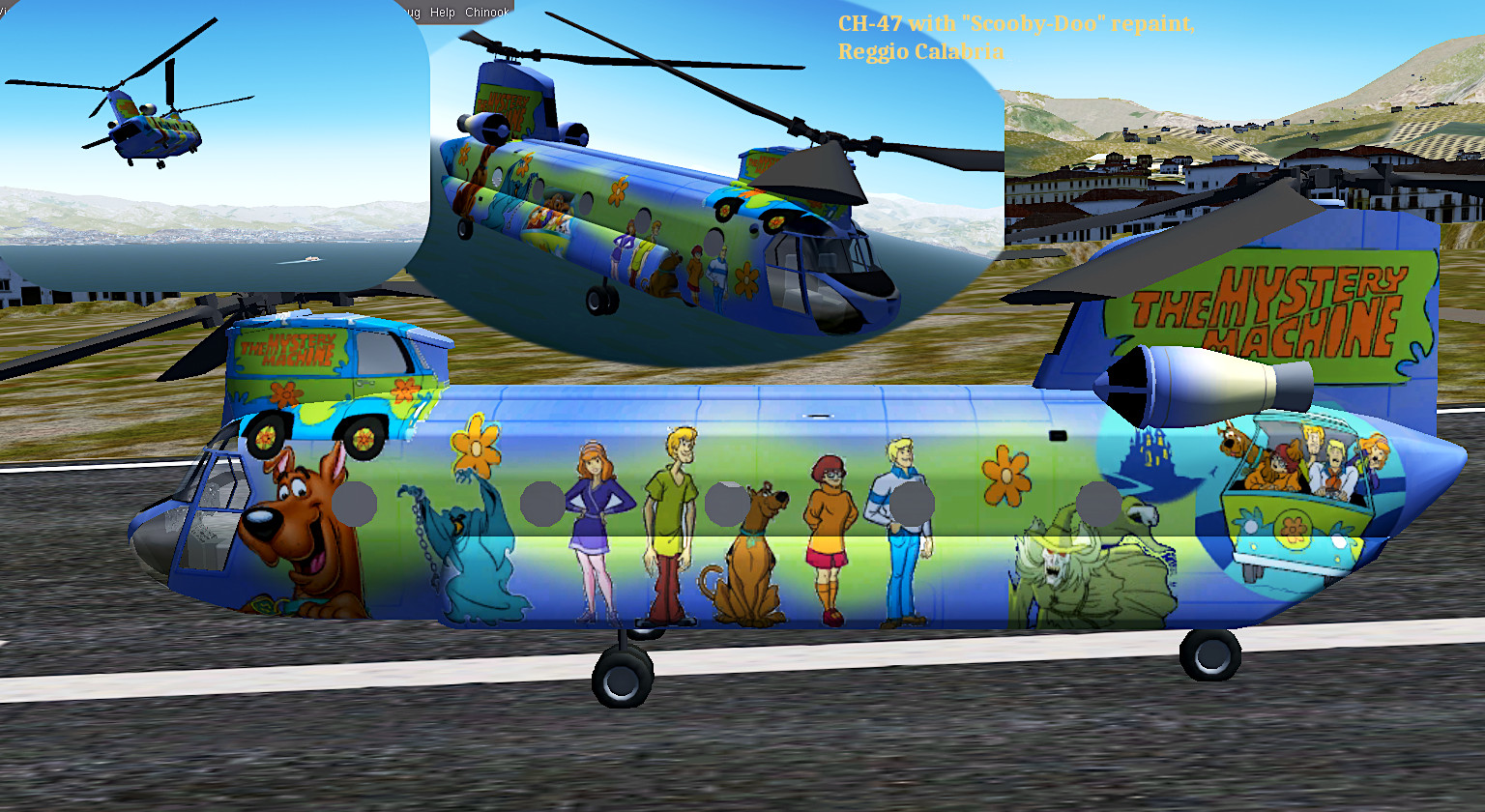
Task: Click the front landing gear wheel
Action: click(620, 677)
